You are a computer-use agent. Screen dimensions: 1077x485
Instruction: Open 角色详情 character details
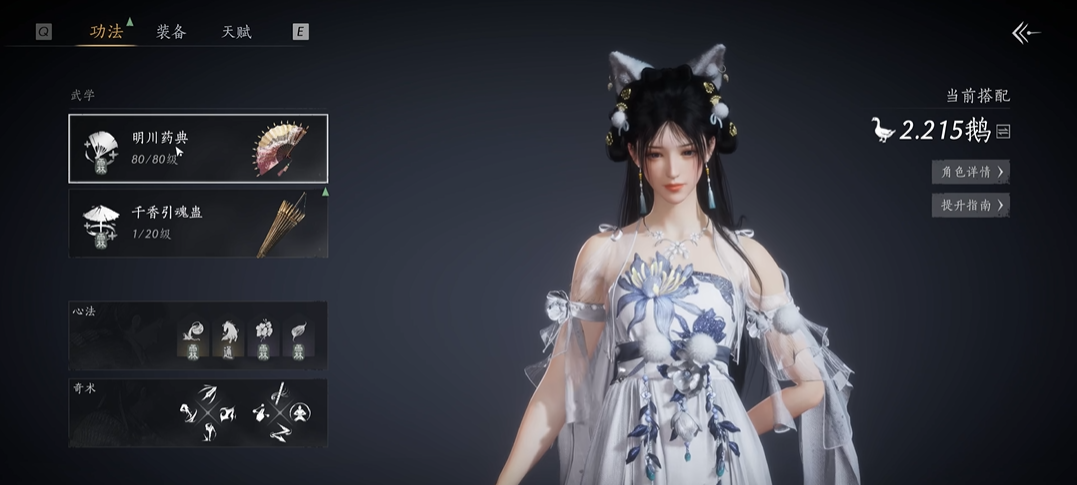pos(970,172)
